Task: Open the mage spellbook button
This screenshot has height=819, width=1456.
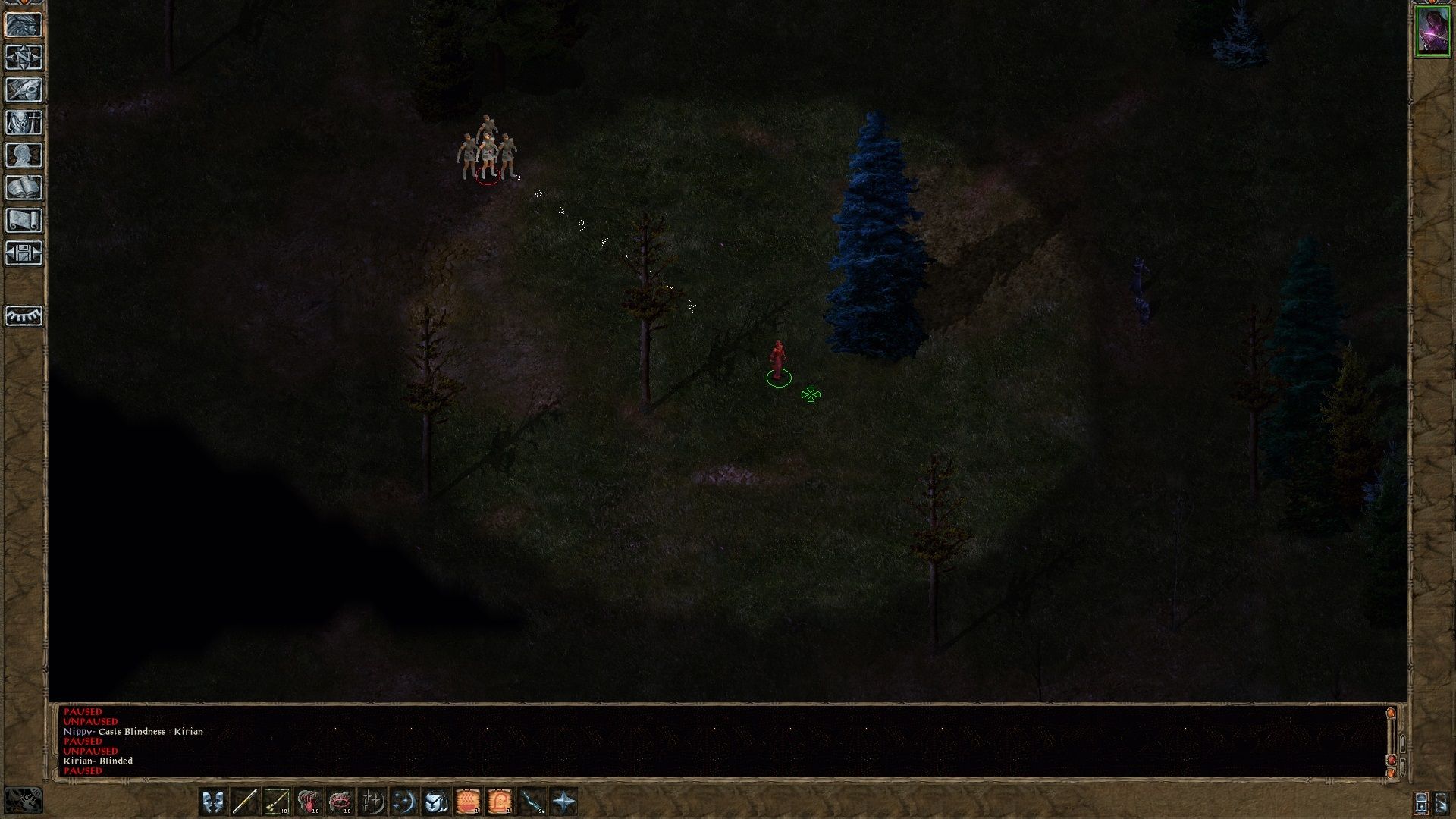Action: click(x=24, y=187)
